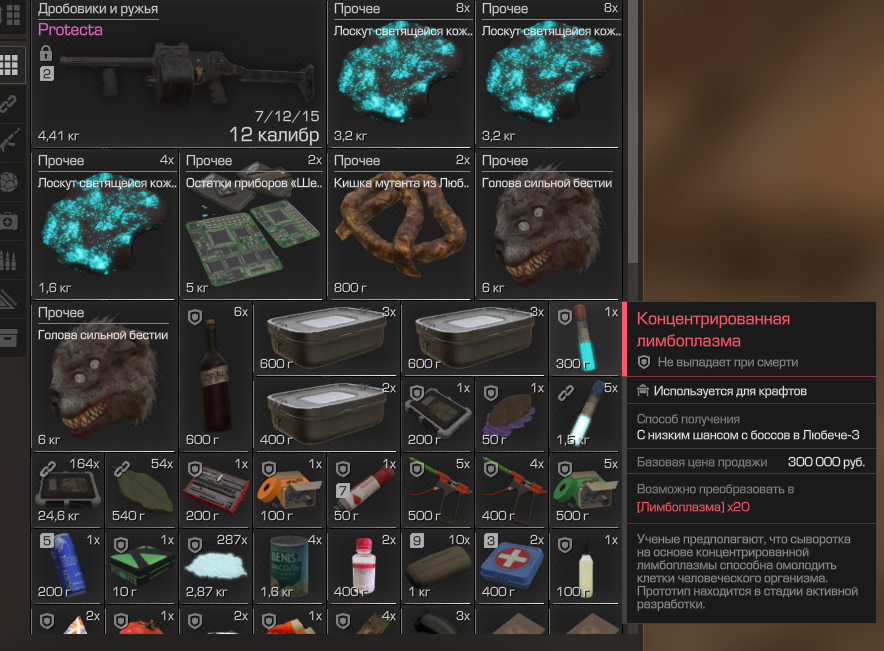
Task: Open the chain-link category filter
Action: click(10, 102)
